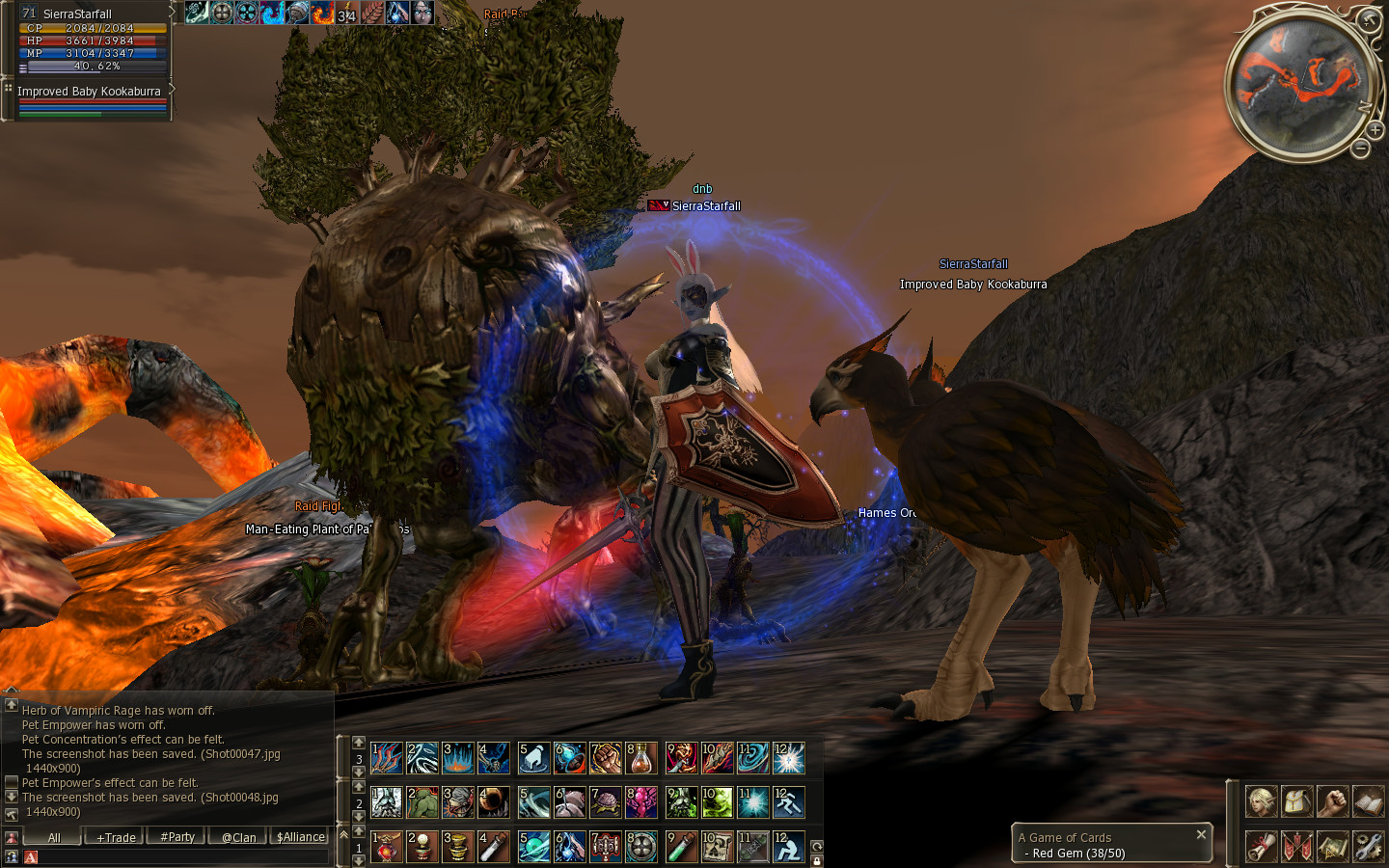This screenshot has width=1389, height=868.
Task: Open the clan banners icon
Action: (x=1296, y=846)
